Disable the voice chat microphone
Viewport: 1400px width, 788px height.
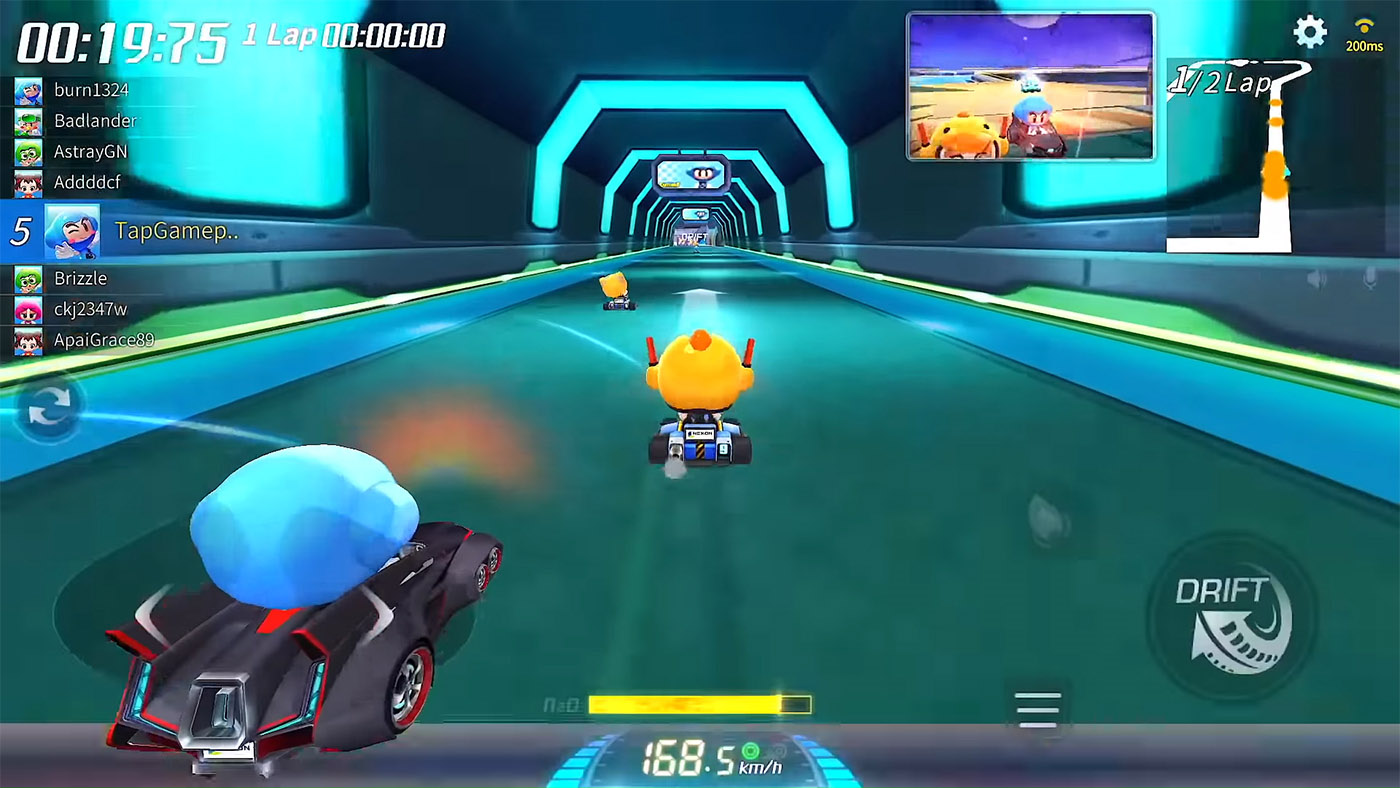pos(1369,280)
